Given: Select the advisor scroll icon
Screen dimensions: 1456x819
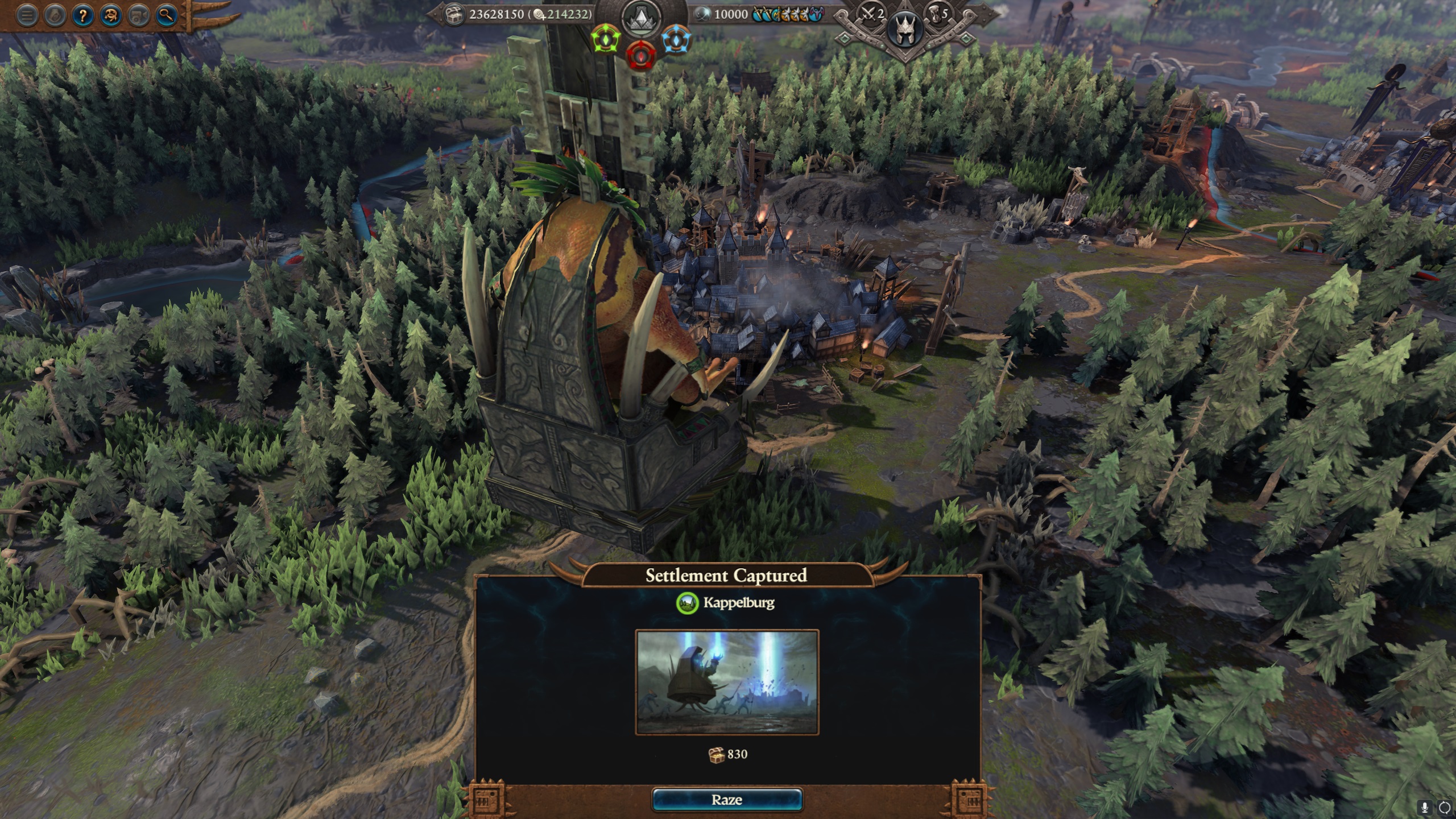Looking at the screenshot, I should (x=54, y=15).
